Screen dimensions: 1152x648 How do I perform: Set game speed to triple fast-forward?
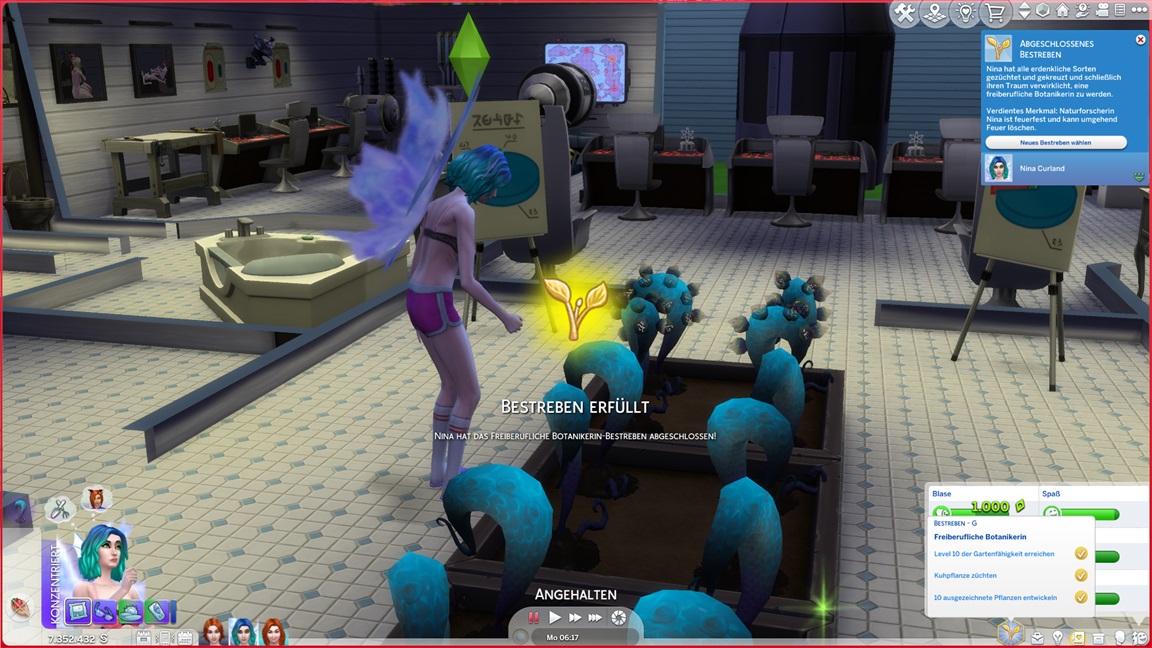click(596, 618)
